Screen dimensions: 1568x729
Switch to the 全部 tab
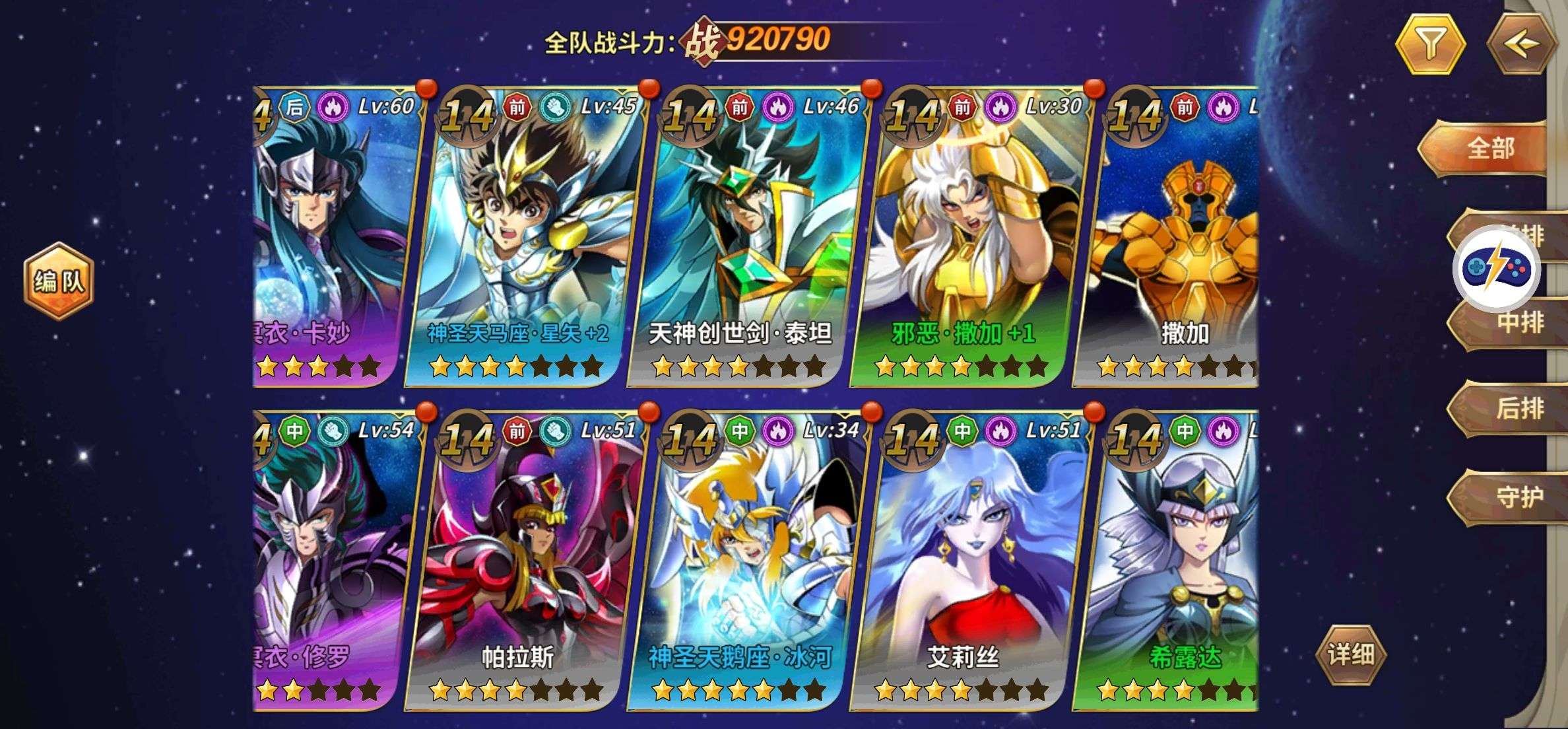(x=1489, y=148)
